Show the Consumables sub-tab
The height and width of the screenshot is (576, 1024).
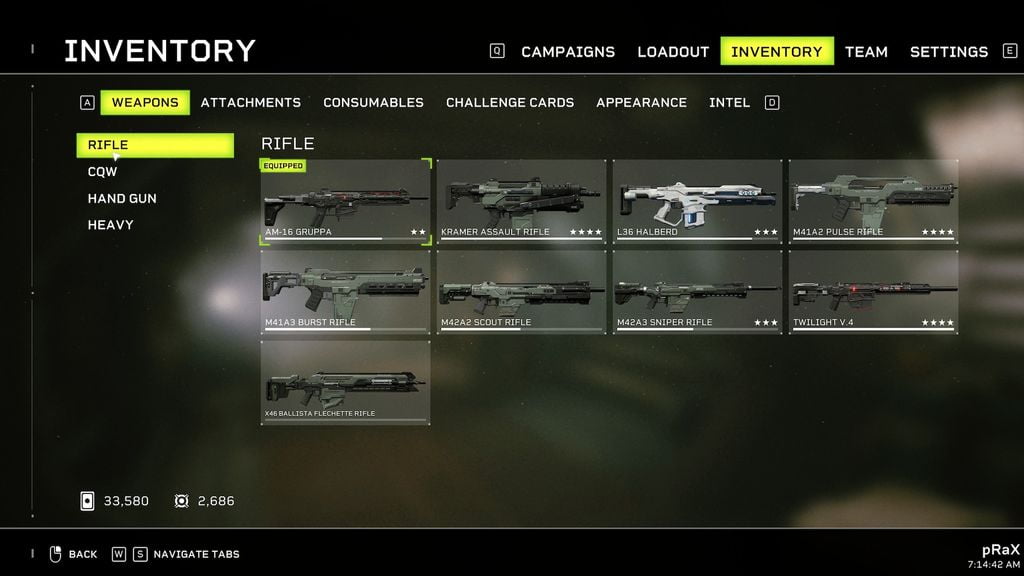373,102
